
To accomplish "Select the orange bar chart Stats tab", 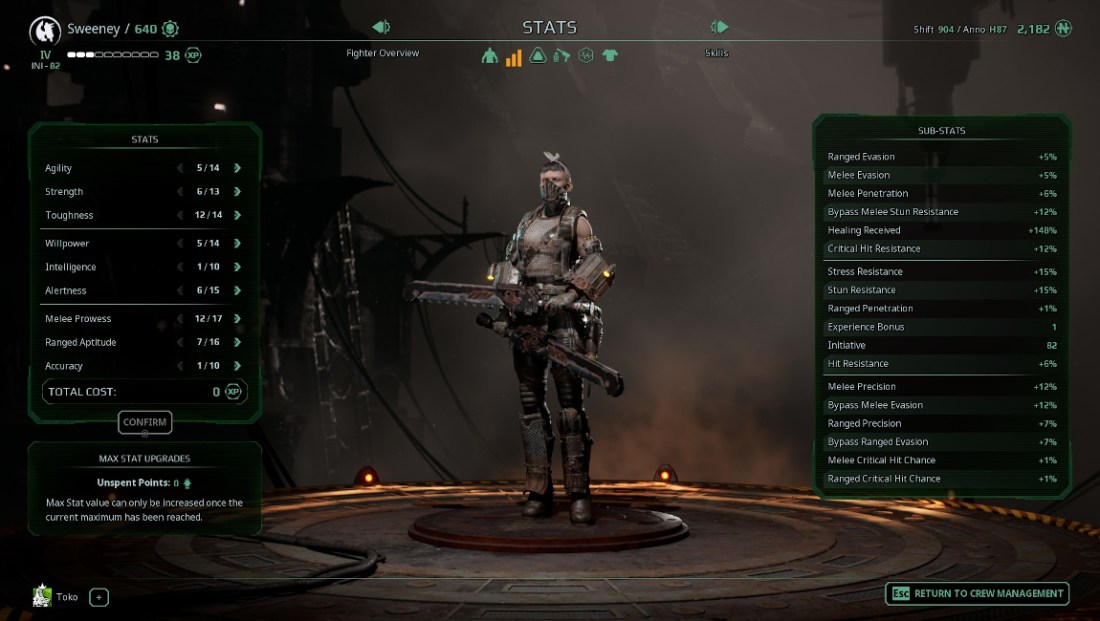I will [x=513, y=56].
